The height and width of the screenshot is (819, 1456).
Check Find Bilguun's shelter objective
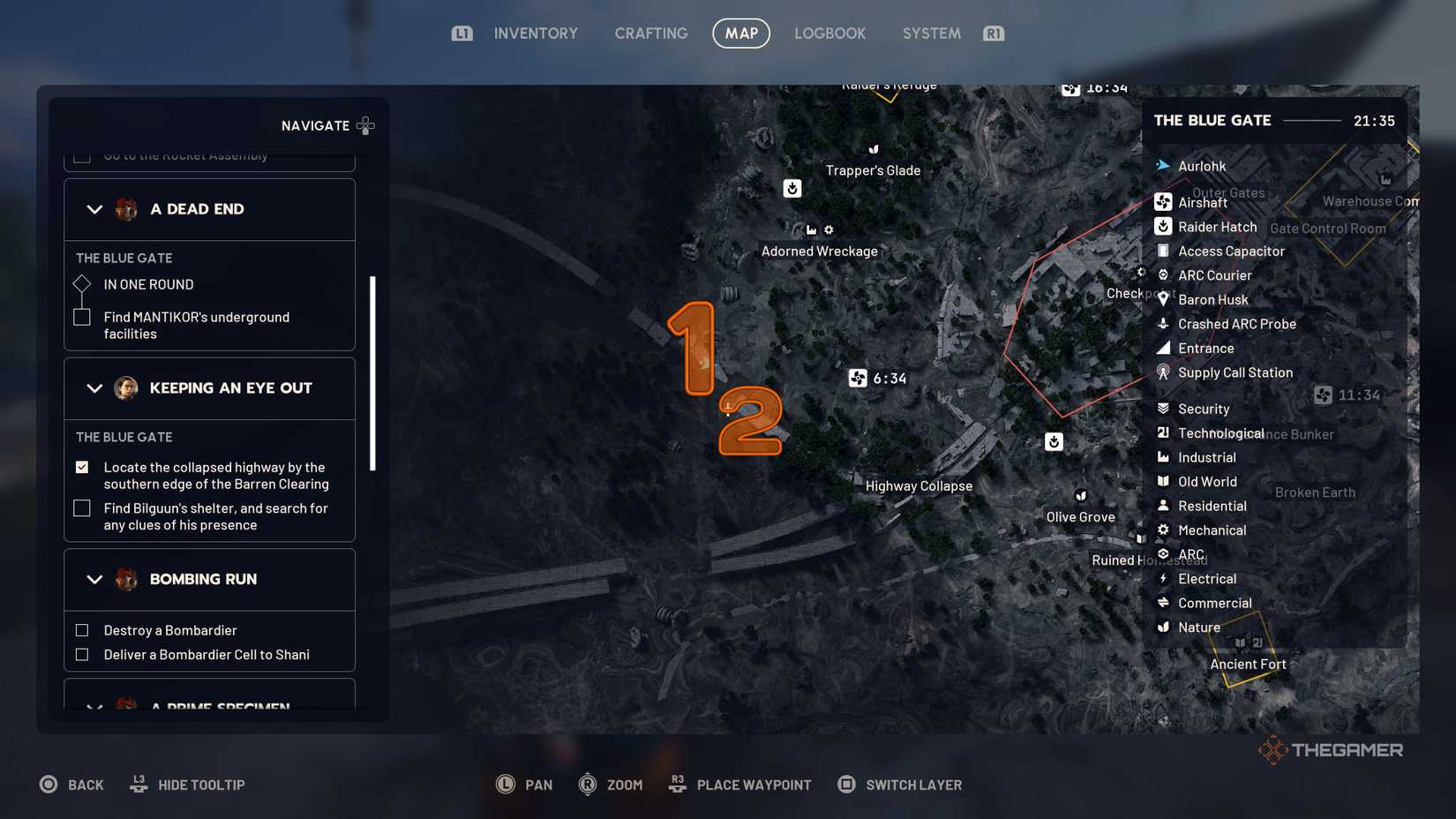coord(82,508)
